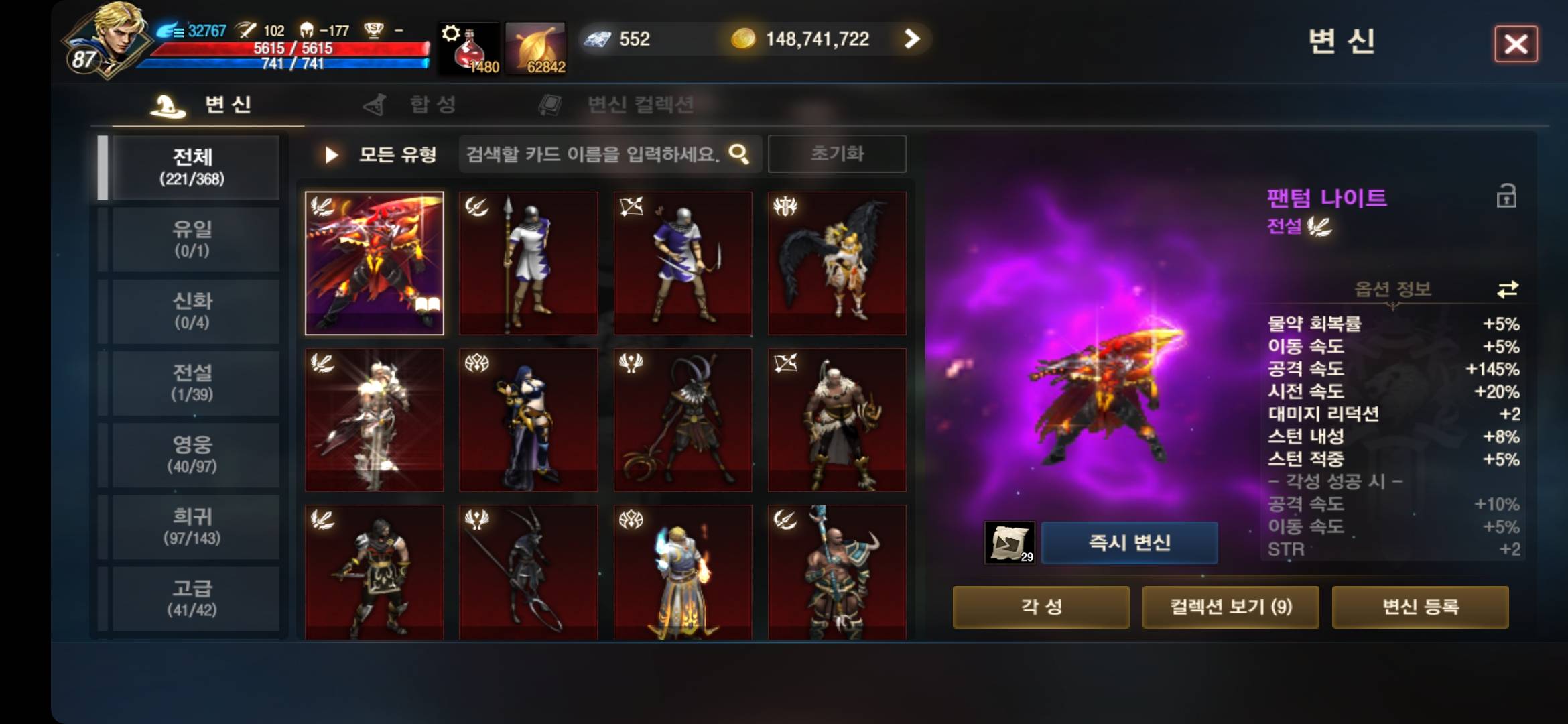Select the Phantom Knight card thumbnail
The image size is (1568, 724).
375,263
